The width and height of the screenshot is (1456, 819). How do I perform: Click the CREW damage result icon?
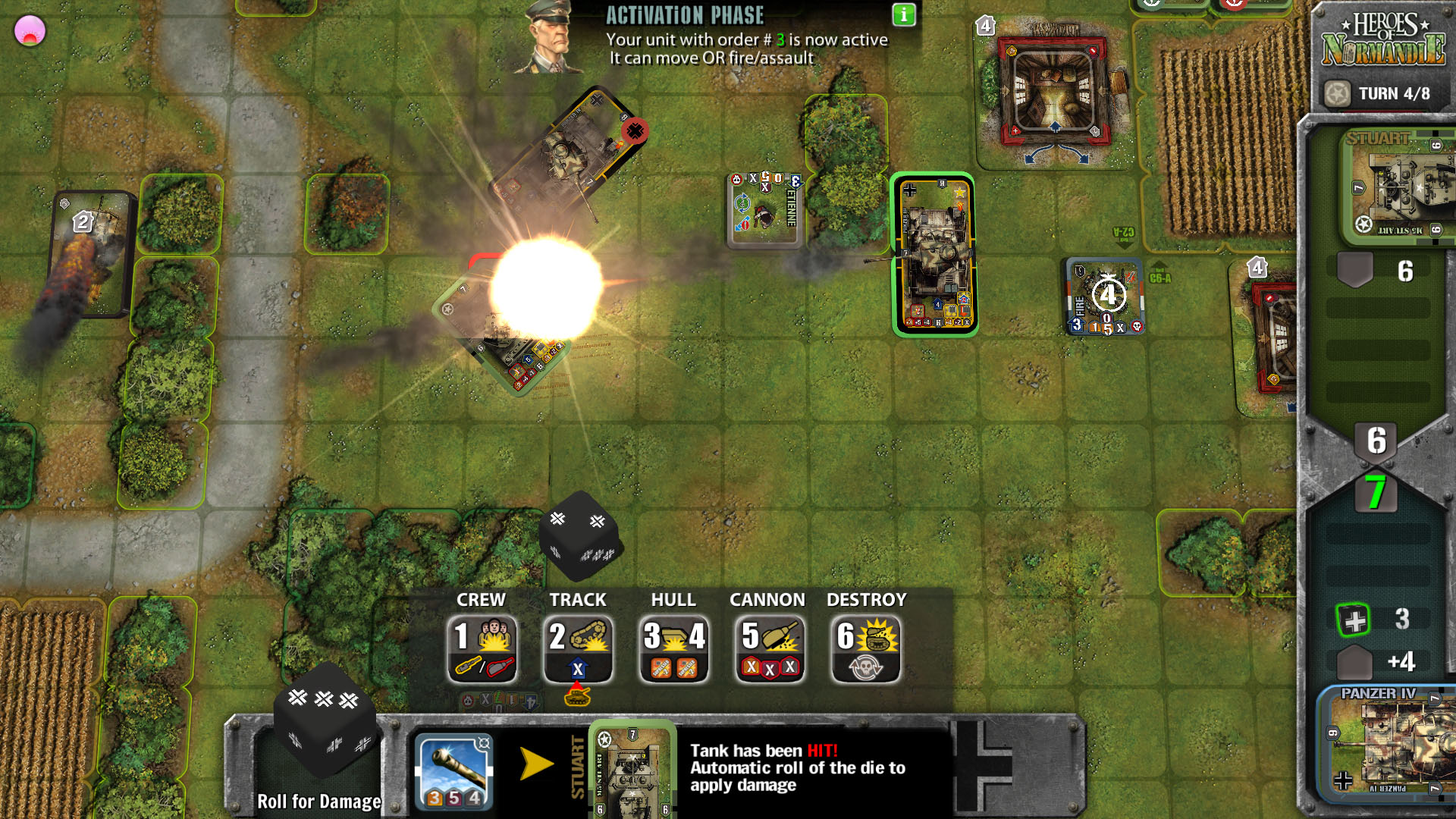[483, 646]
